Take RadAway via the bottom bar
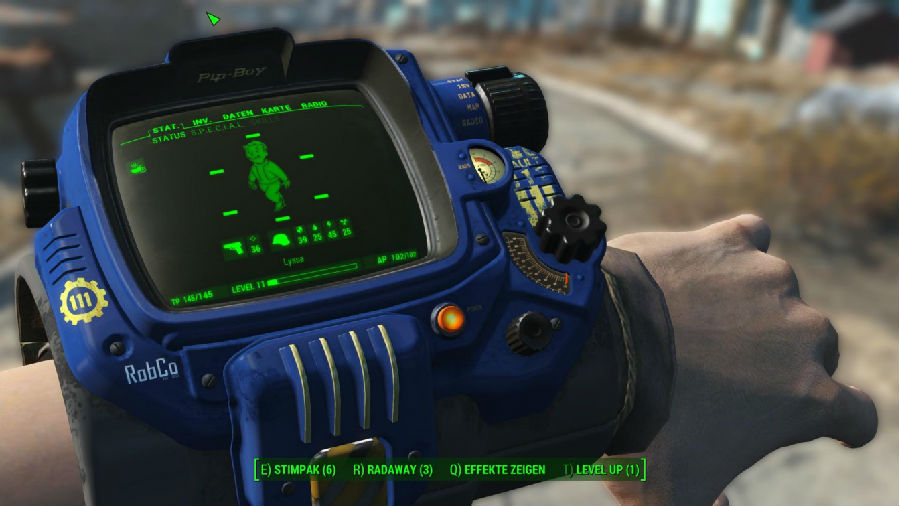Image resolution: width=899 pixels, height=506 pixels. pyautogui.click(x=392, y=469)
